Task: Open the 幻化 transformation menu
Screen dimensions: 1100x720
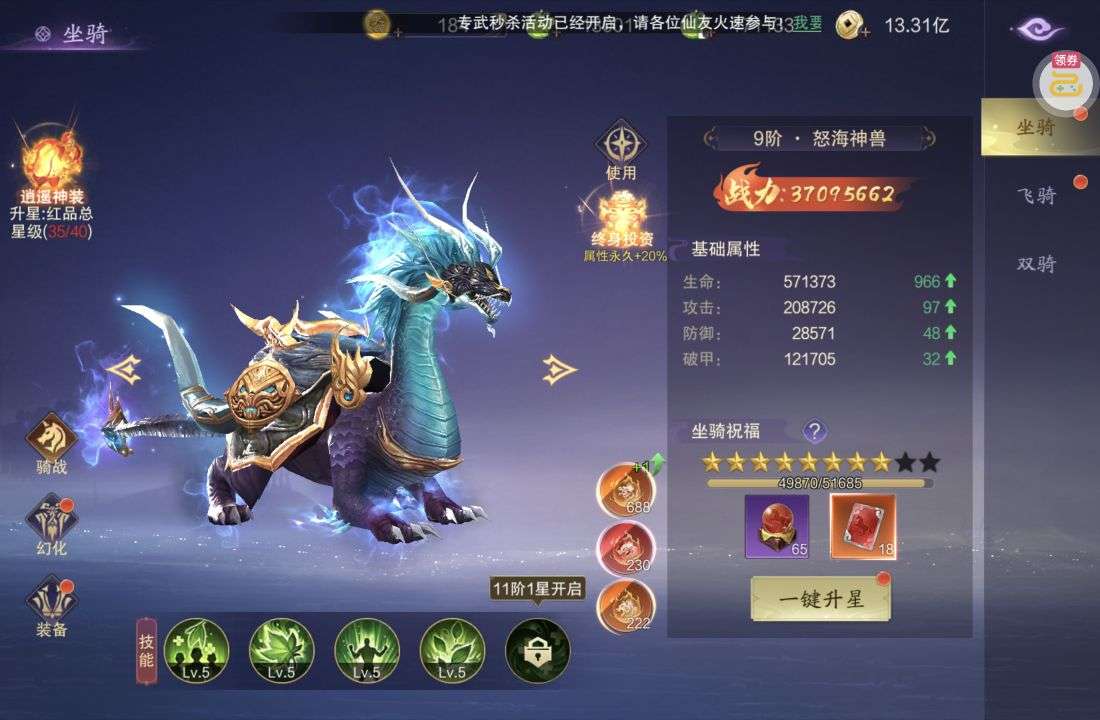Action: tap(52, 519)
